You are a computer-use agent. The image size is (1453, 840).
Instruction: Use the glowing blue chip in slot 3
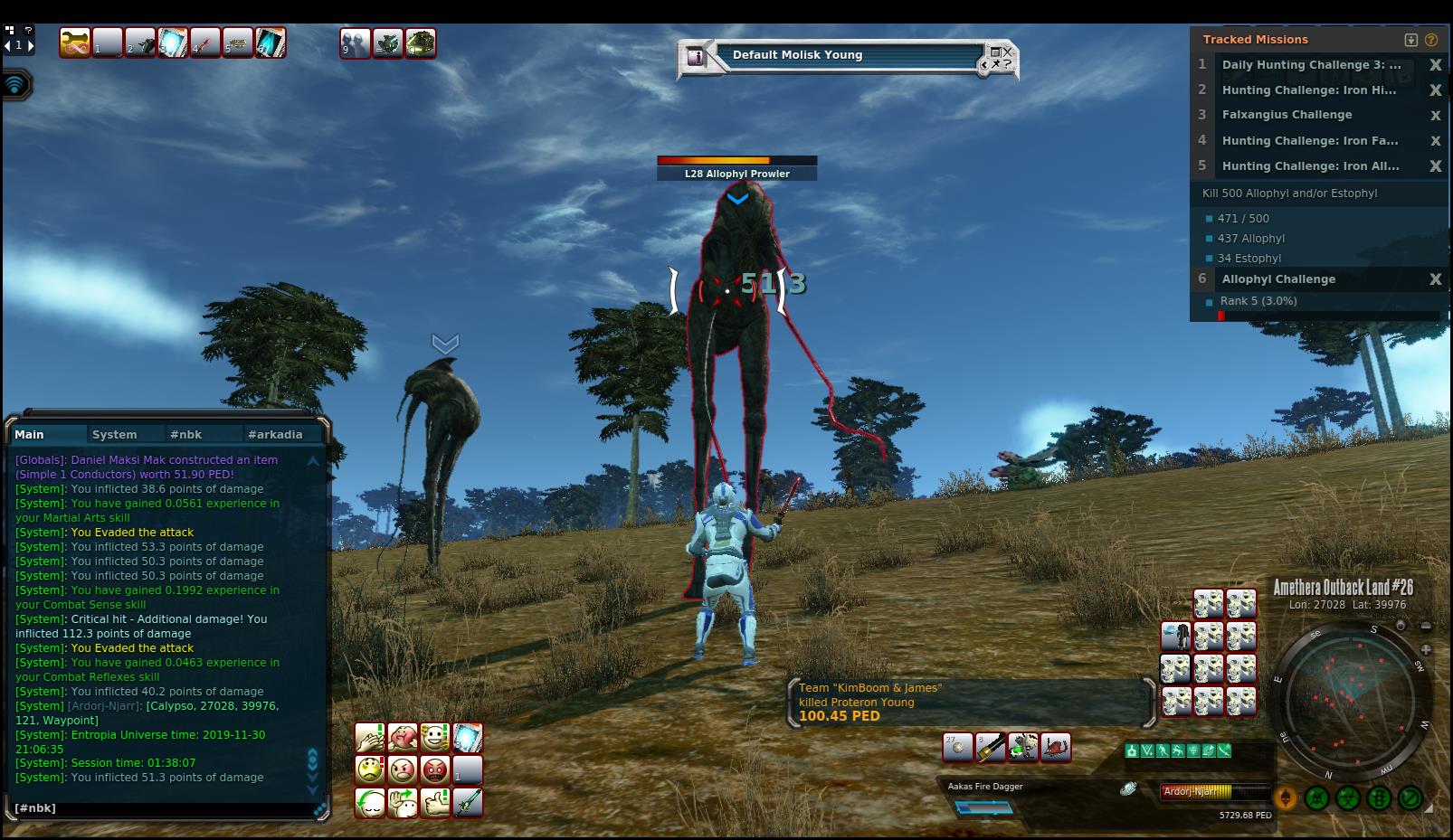(x=173, y=42)
